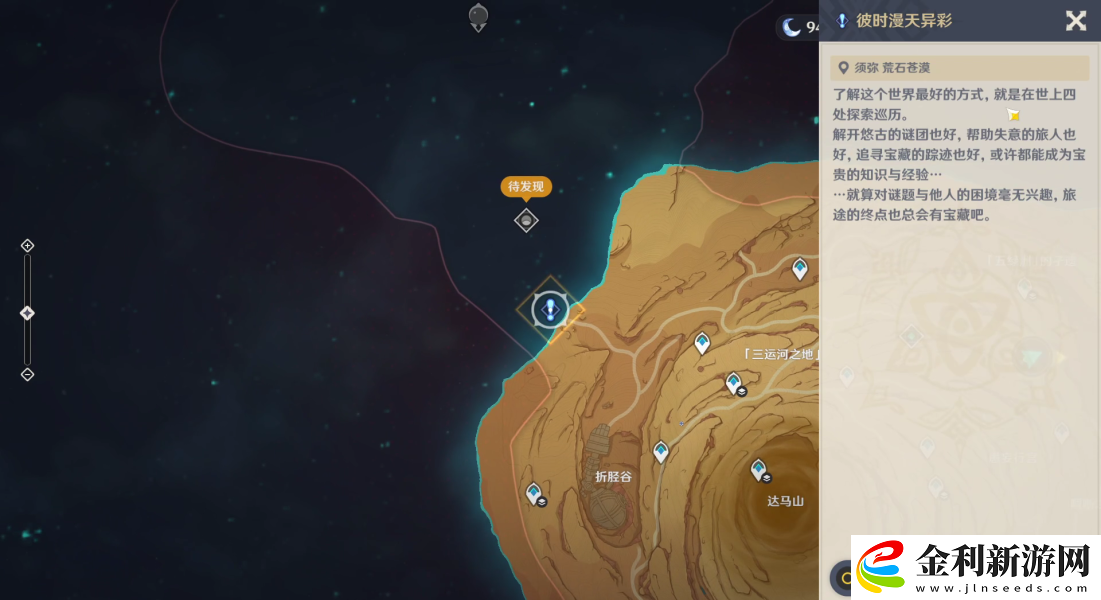Click the map zoom slider handle
The height and width of the screenshot is (600, 1101).
pyautogui.click(x=28, y=313)
